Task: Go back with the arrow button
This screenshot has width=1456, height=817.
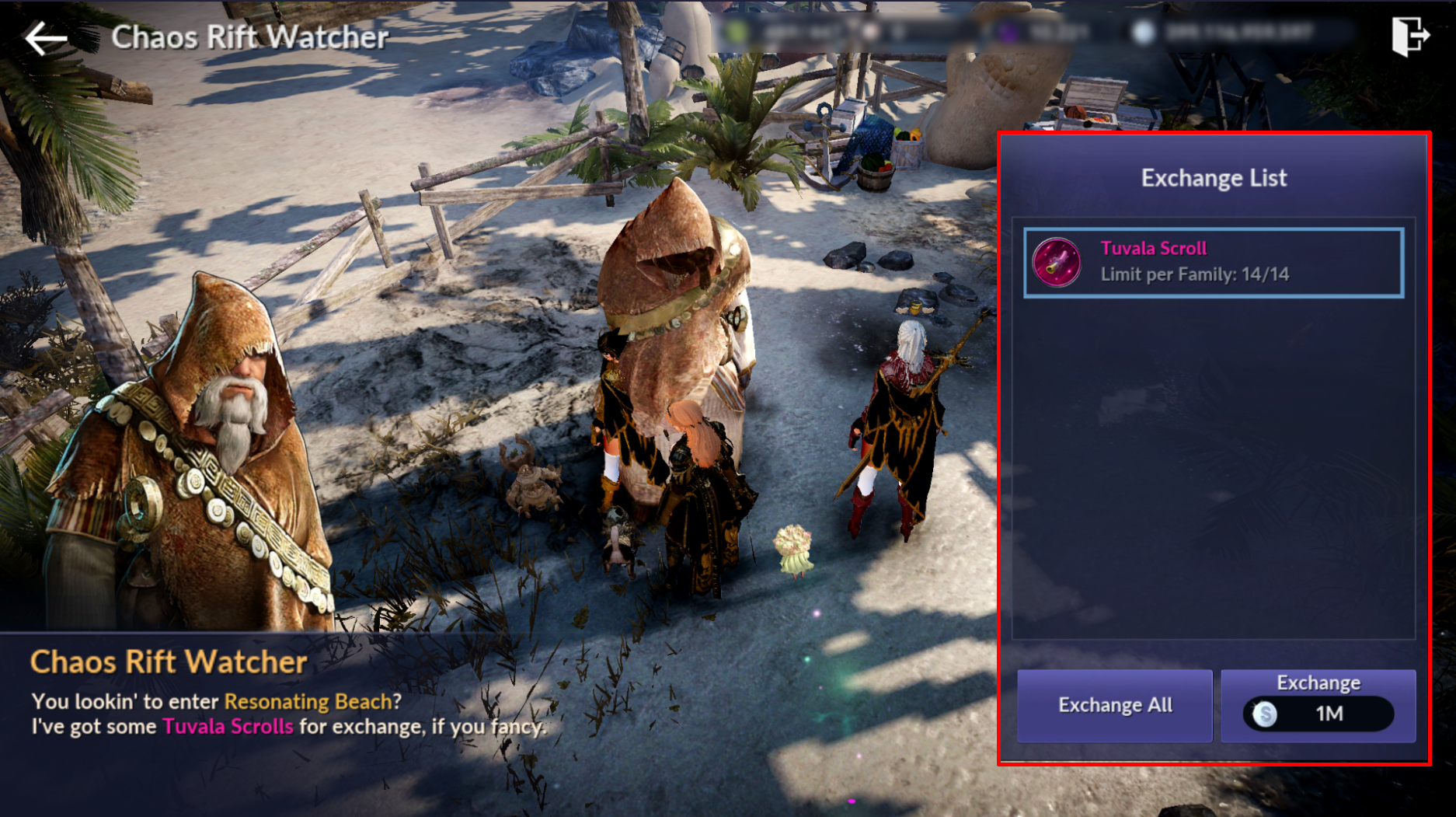Action: click(x=44, y=37)
